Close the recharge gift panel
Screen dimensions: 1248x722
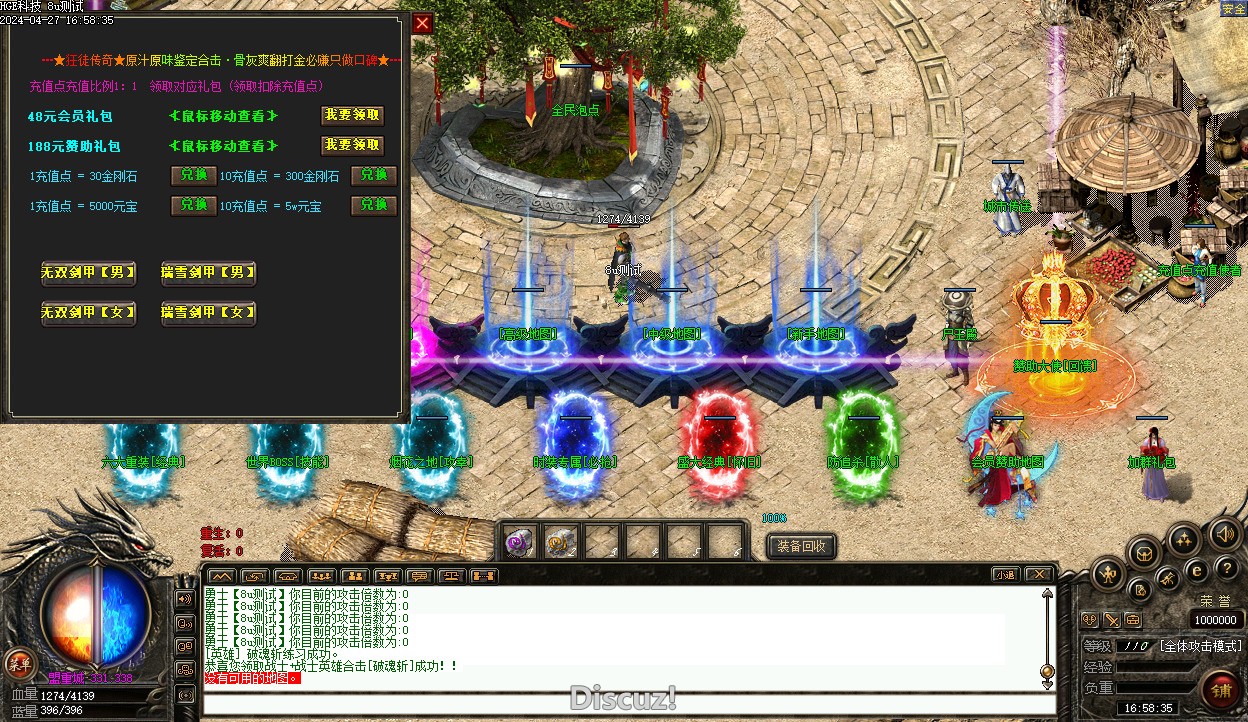click(423, 23)
